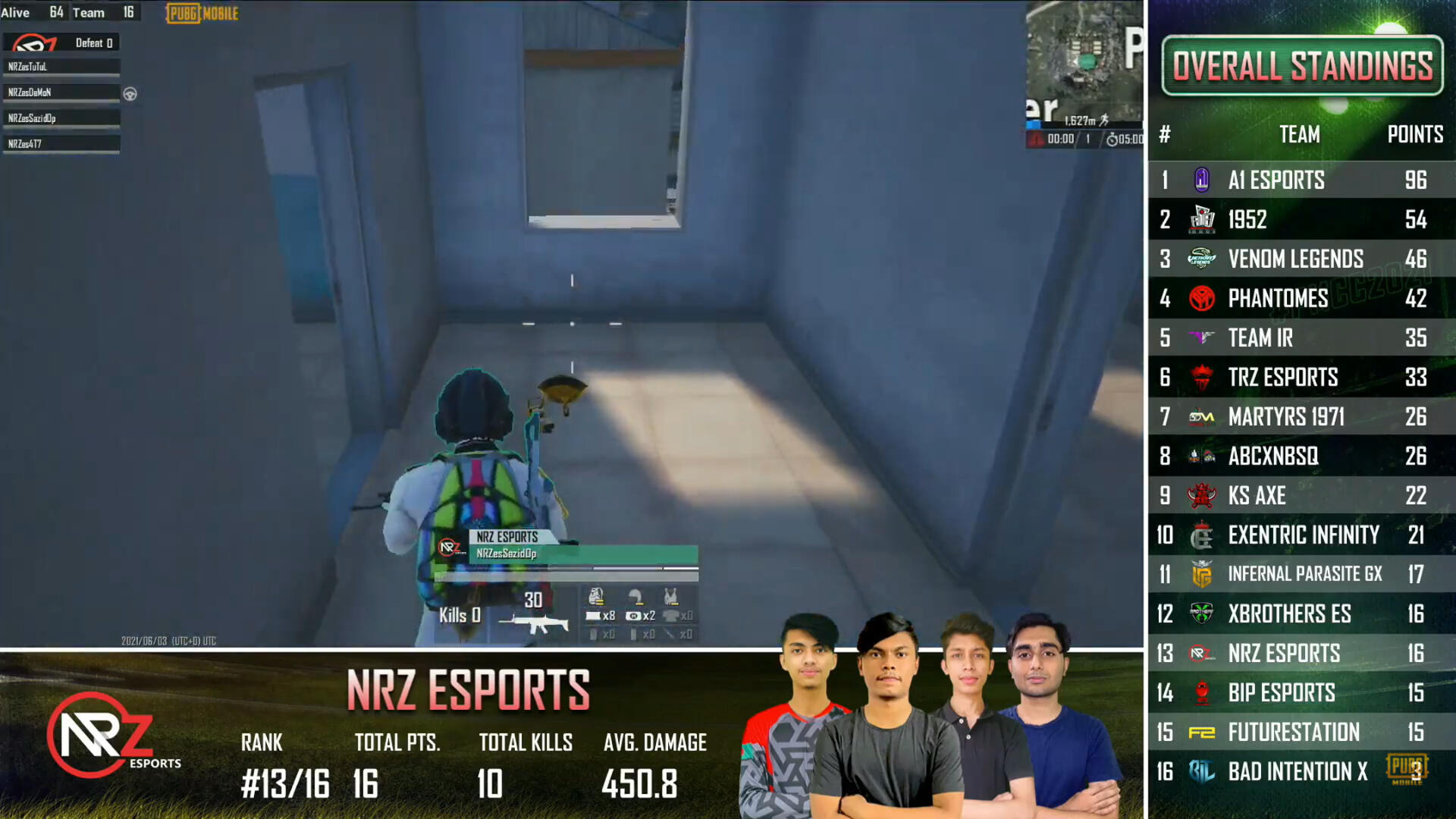Select the VENOM LEGENDS standings row

click(1301, 259)
